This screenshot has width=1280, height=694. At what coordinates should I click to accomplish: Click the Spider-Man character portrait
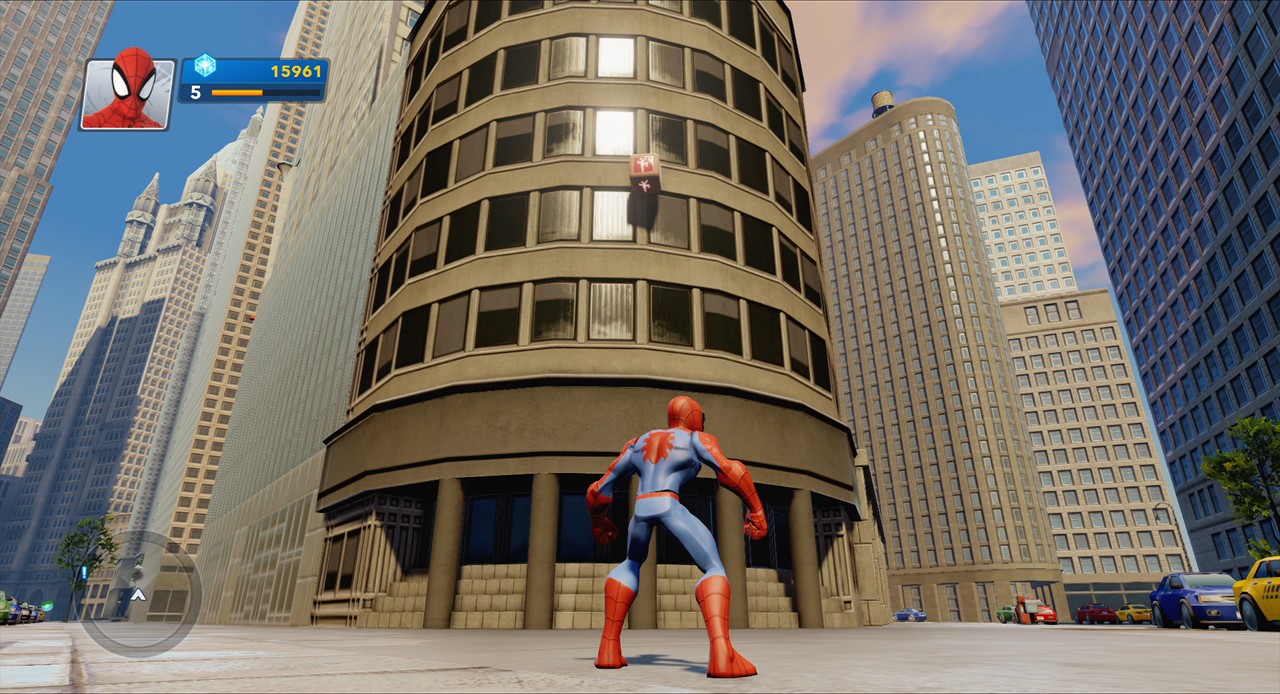tap(128, 94)
